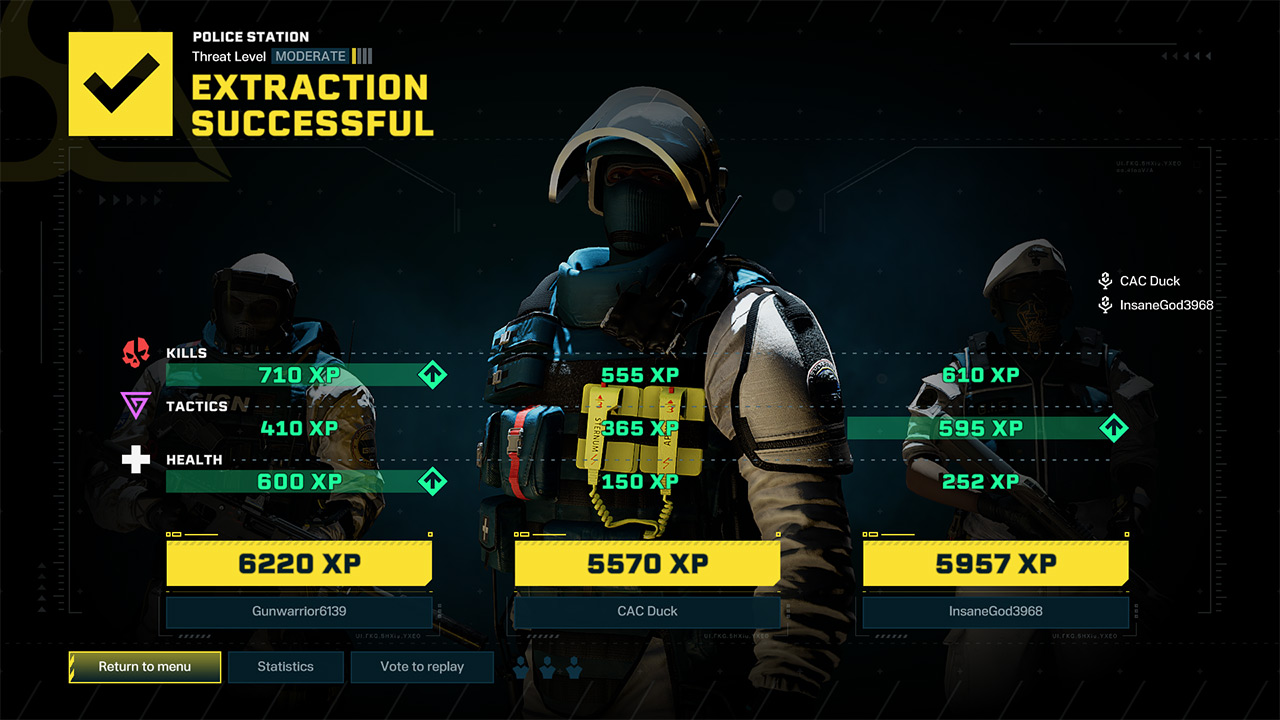
Task: Open the Statistics screen
Action: 286,667
